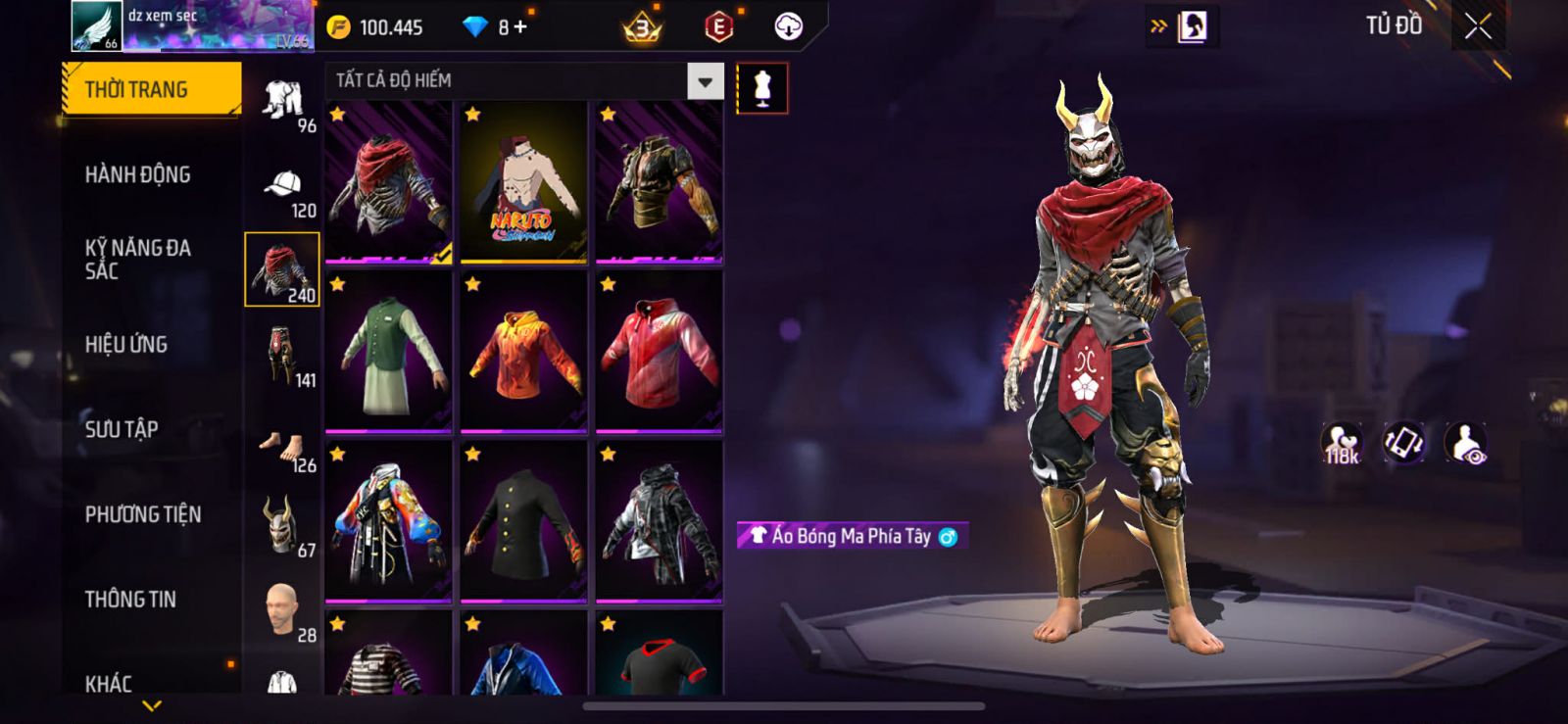Equip the orange flame hoodie
This screenshot has height=724, width=1568.
[x=523, y=353]
